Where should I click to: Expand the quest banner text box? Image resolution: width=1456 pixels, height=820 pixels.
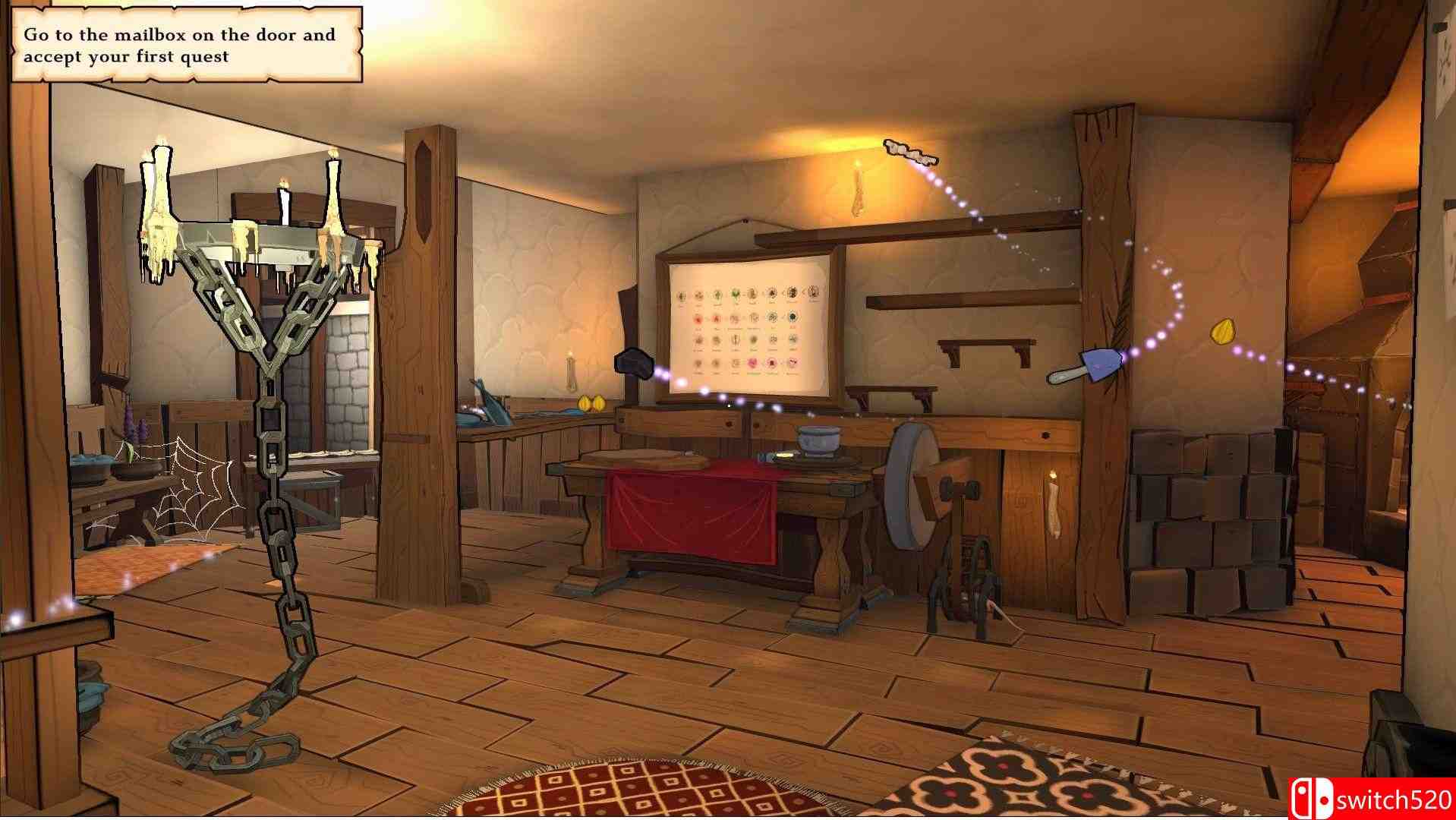click(x=182, y=44)
